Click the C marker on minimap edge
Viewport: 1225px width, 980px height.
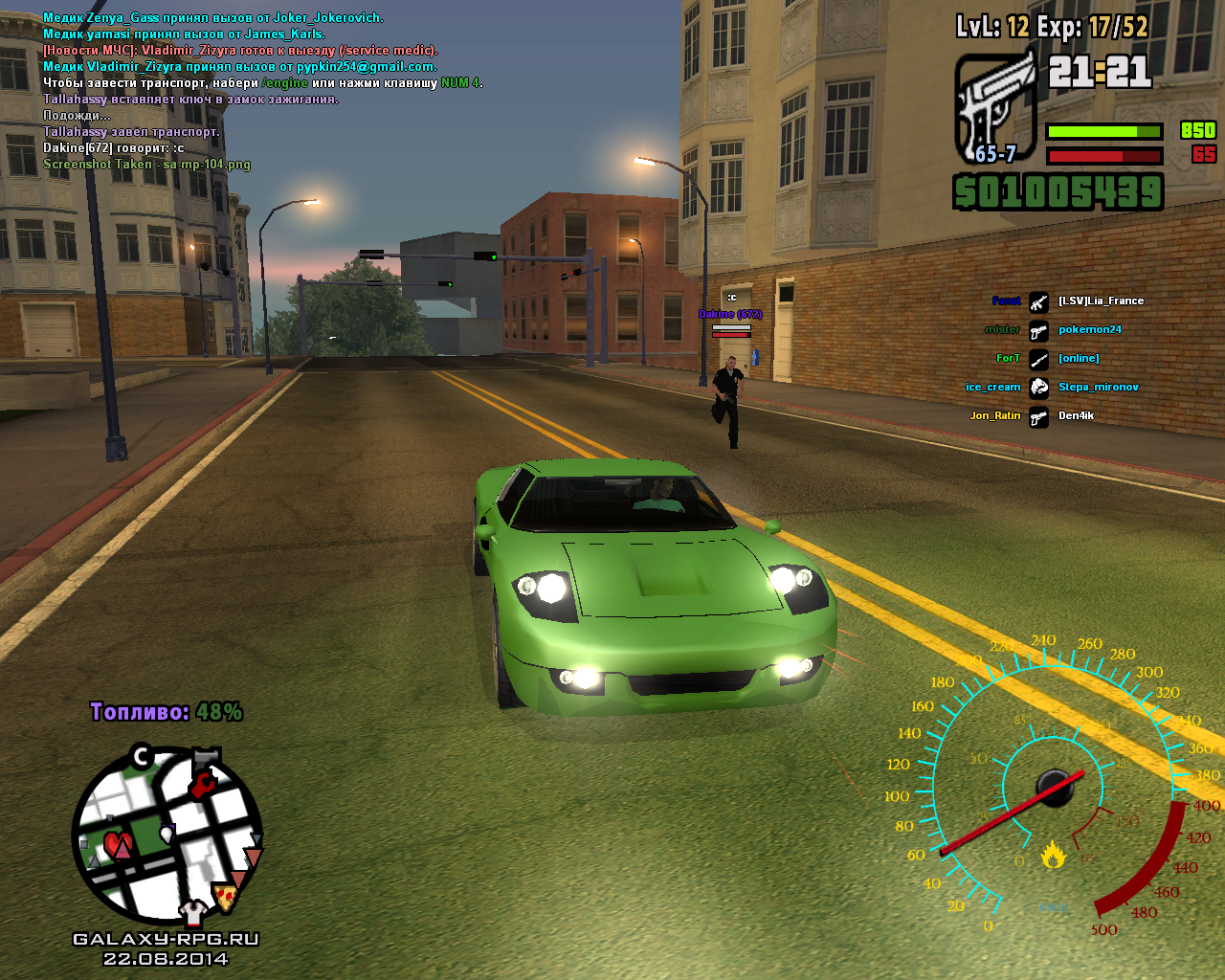142,757
